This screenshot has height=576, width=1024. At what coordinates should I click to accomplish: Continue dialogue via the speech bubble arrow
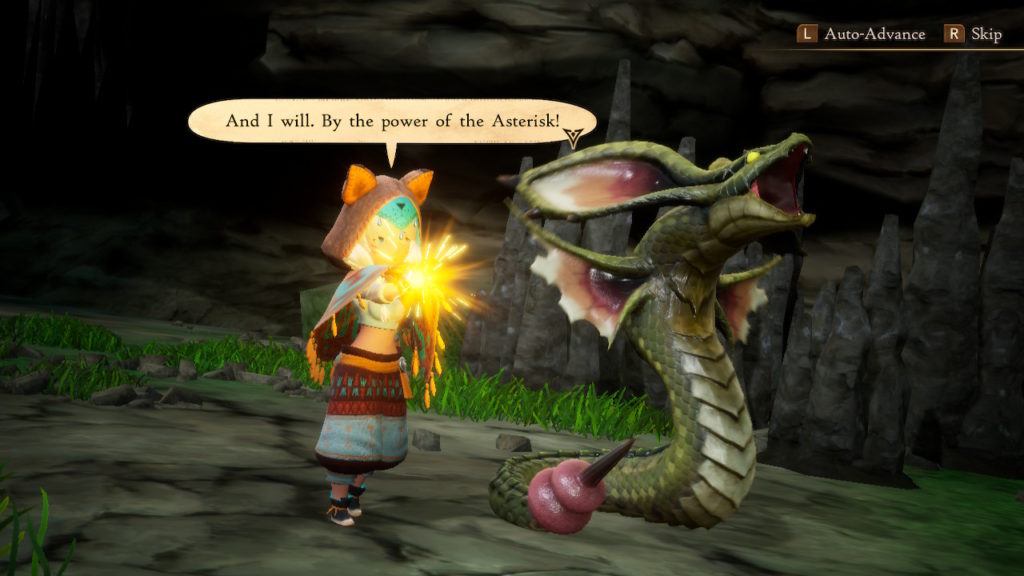click(x=574, y=140)
